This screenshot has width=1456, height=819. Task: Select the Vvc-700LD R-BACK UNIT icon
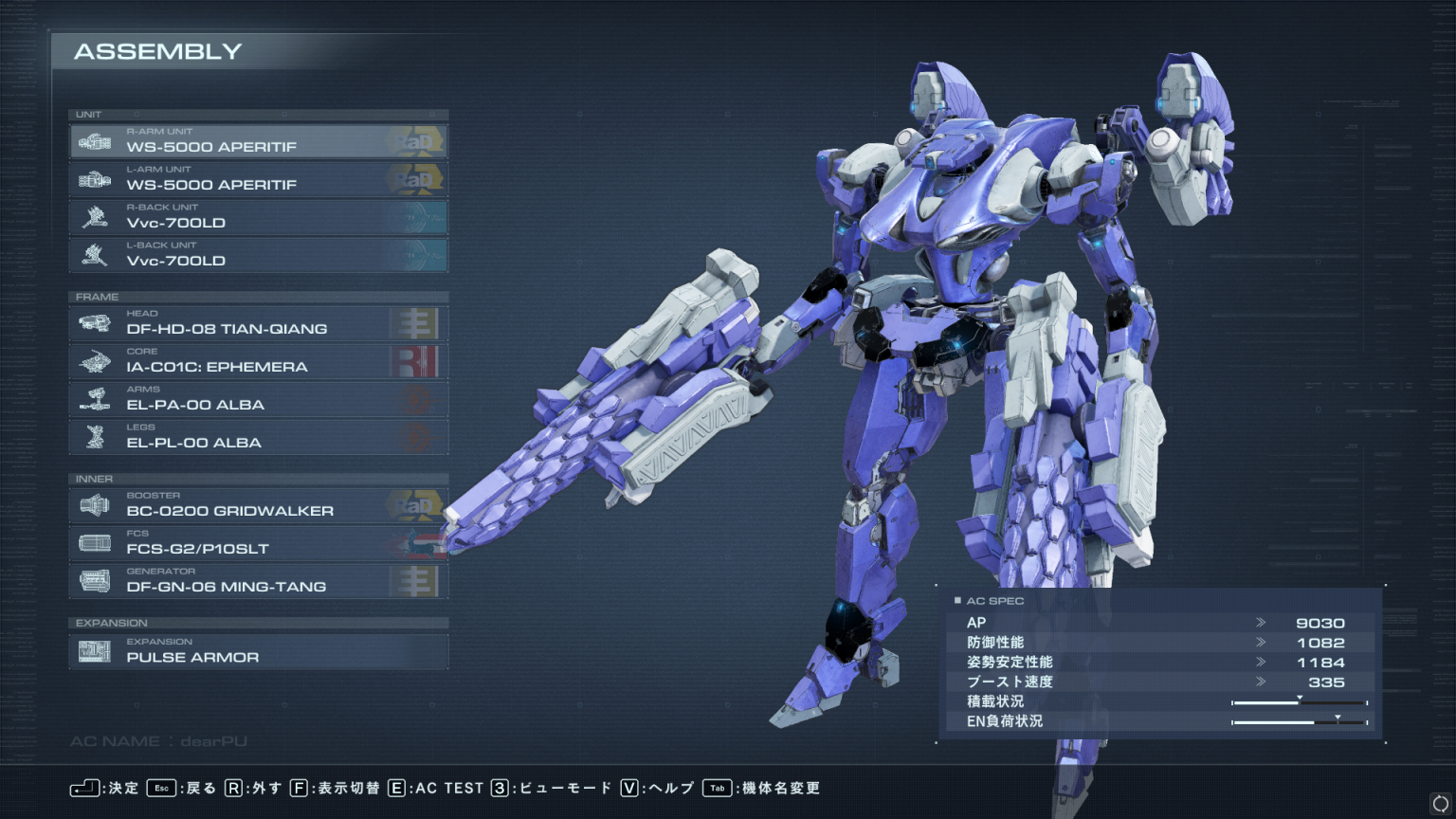(x=95, y=215)
